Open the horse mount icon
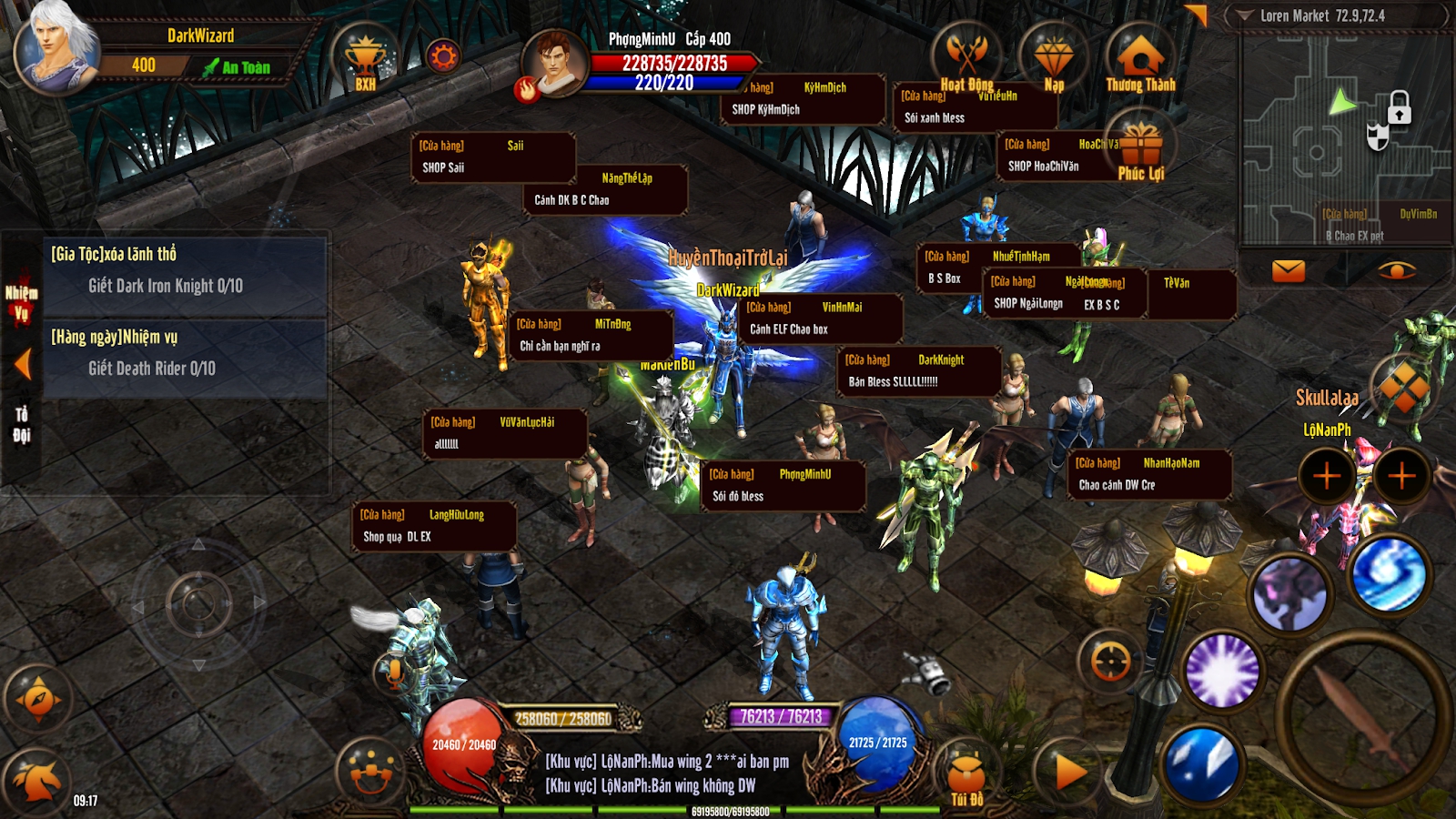 [36, 780]
